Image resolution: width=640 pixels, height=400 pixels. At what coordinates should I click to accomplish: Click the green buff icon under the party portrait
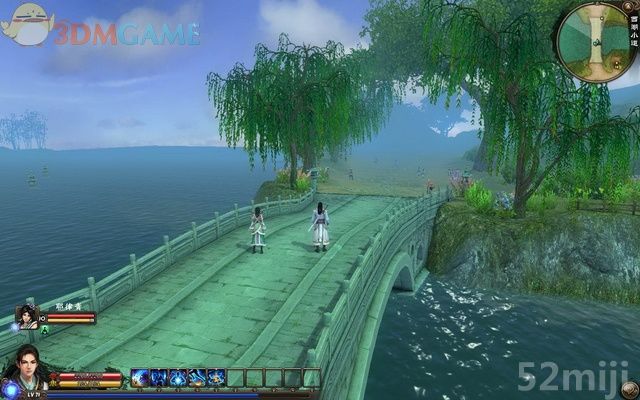point(44,329)
